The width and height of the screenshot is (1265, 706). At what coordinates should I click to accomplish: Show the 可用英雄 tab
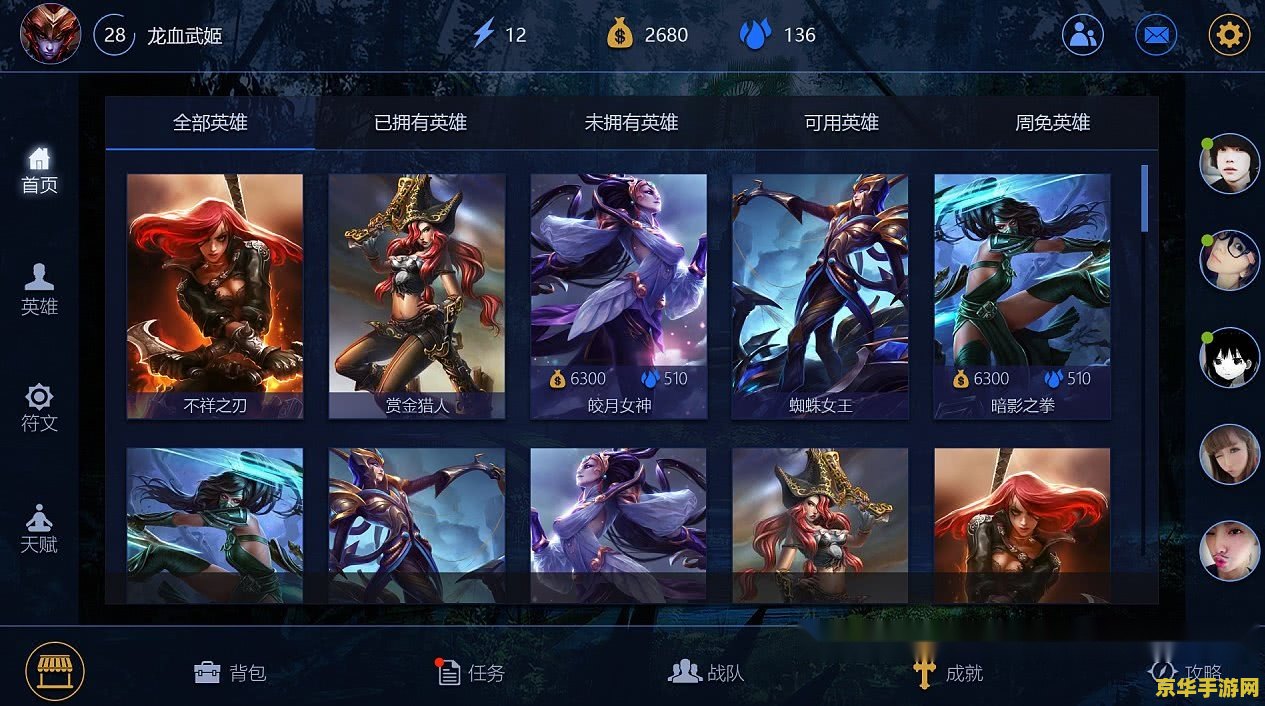[x=841, y=123]
